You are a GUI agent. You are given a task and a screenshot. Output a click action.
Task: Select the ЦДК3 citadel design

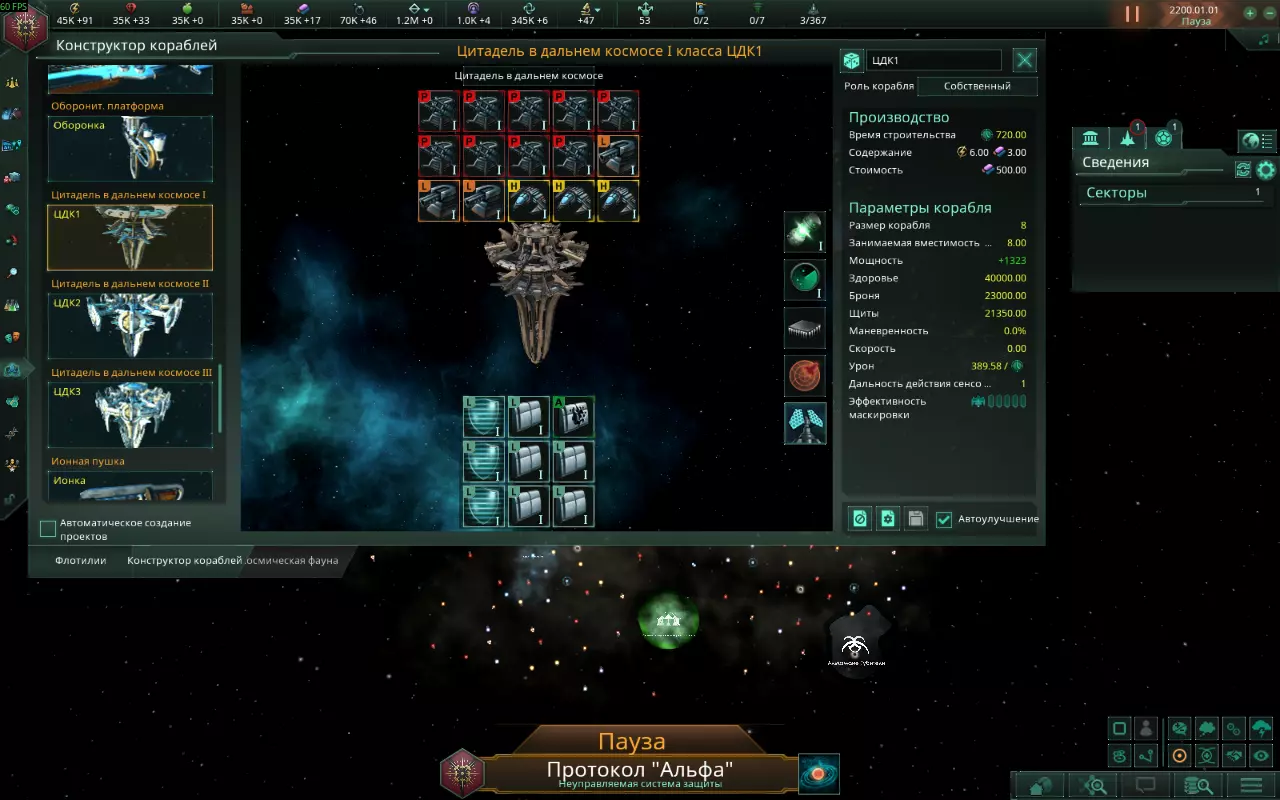tap(130, 414)
